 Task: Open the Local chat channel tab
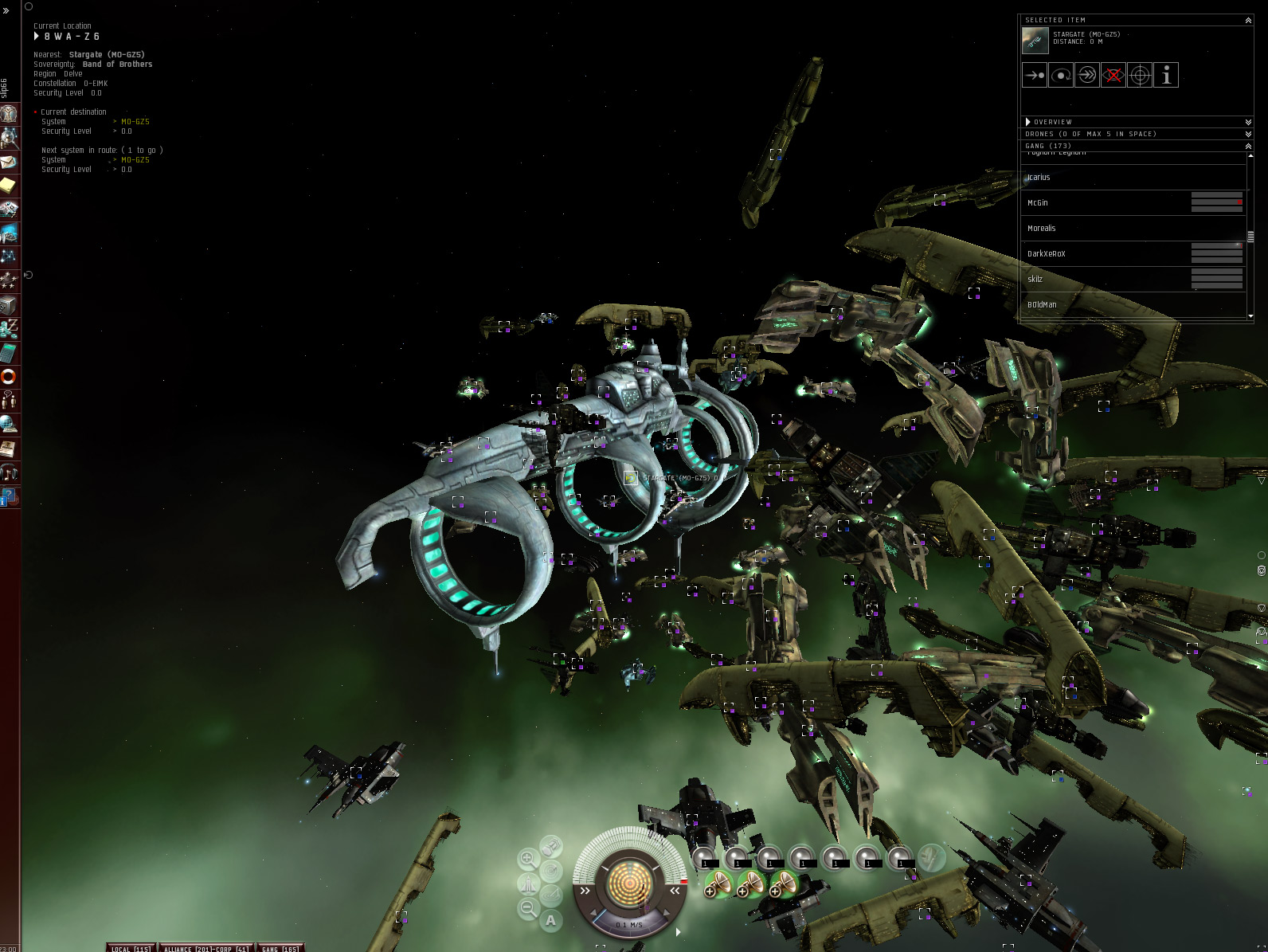click(131, 948)
